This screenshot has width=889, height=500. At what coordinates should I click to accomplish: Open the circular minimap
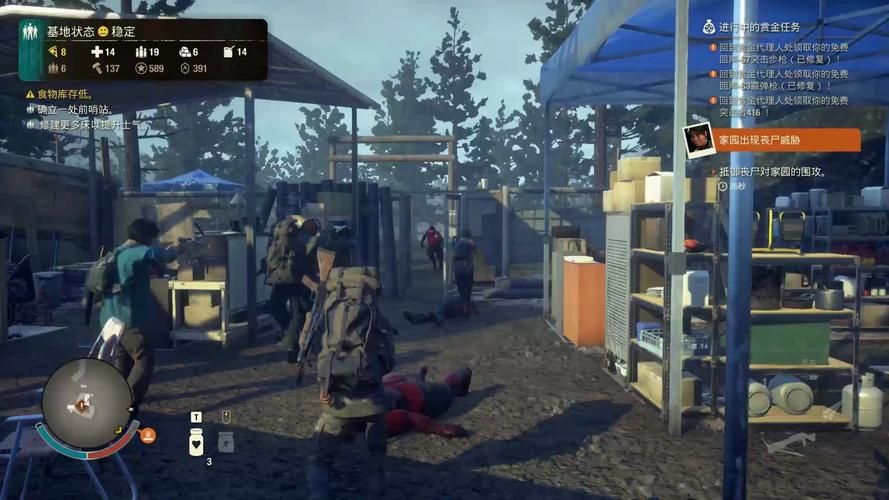click(86, 403)
